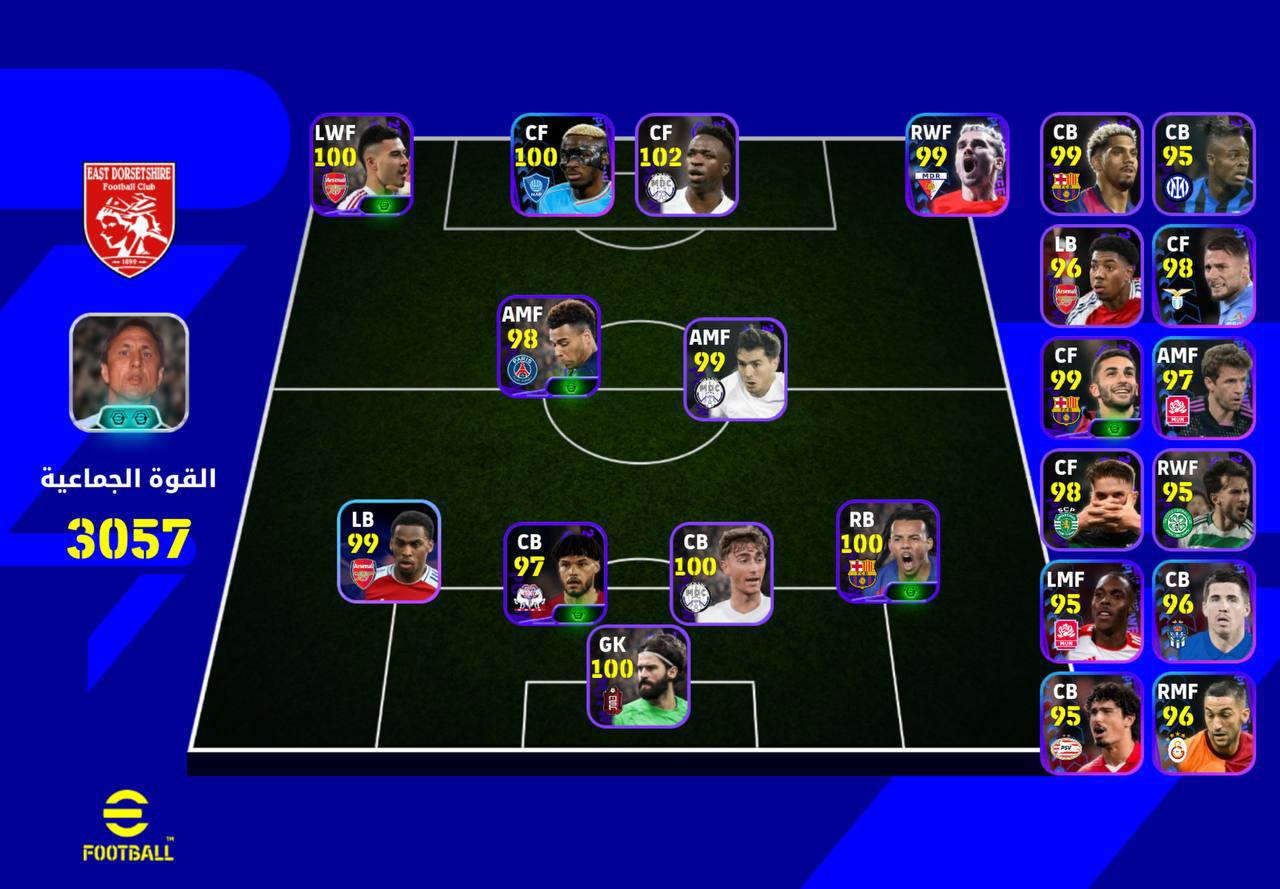The height and width of the screenshot is (889, 1280).
Task: Choose the substitute RWF 95 Celtic card
Action: 1204,500
